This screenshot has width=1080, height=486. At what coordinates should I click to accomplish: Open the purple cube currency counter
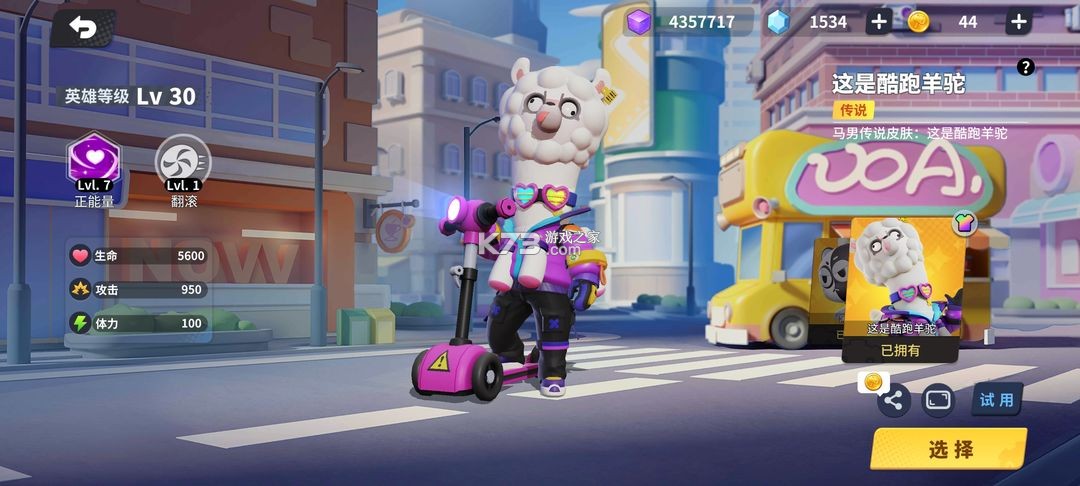coord(690,22)
